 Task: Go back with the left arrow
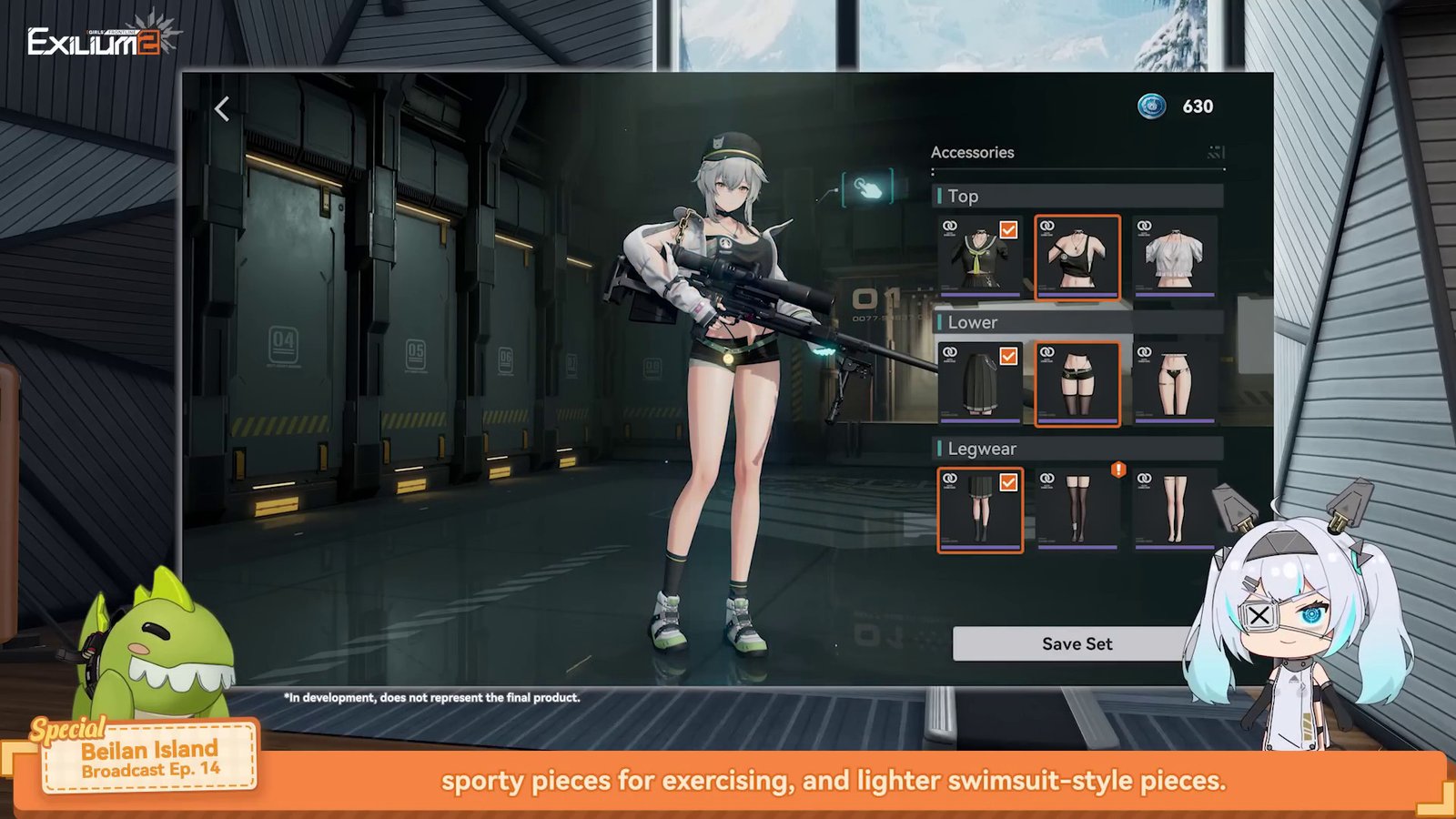click(x=222, y=109)
